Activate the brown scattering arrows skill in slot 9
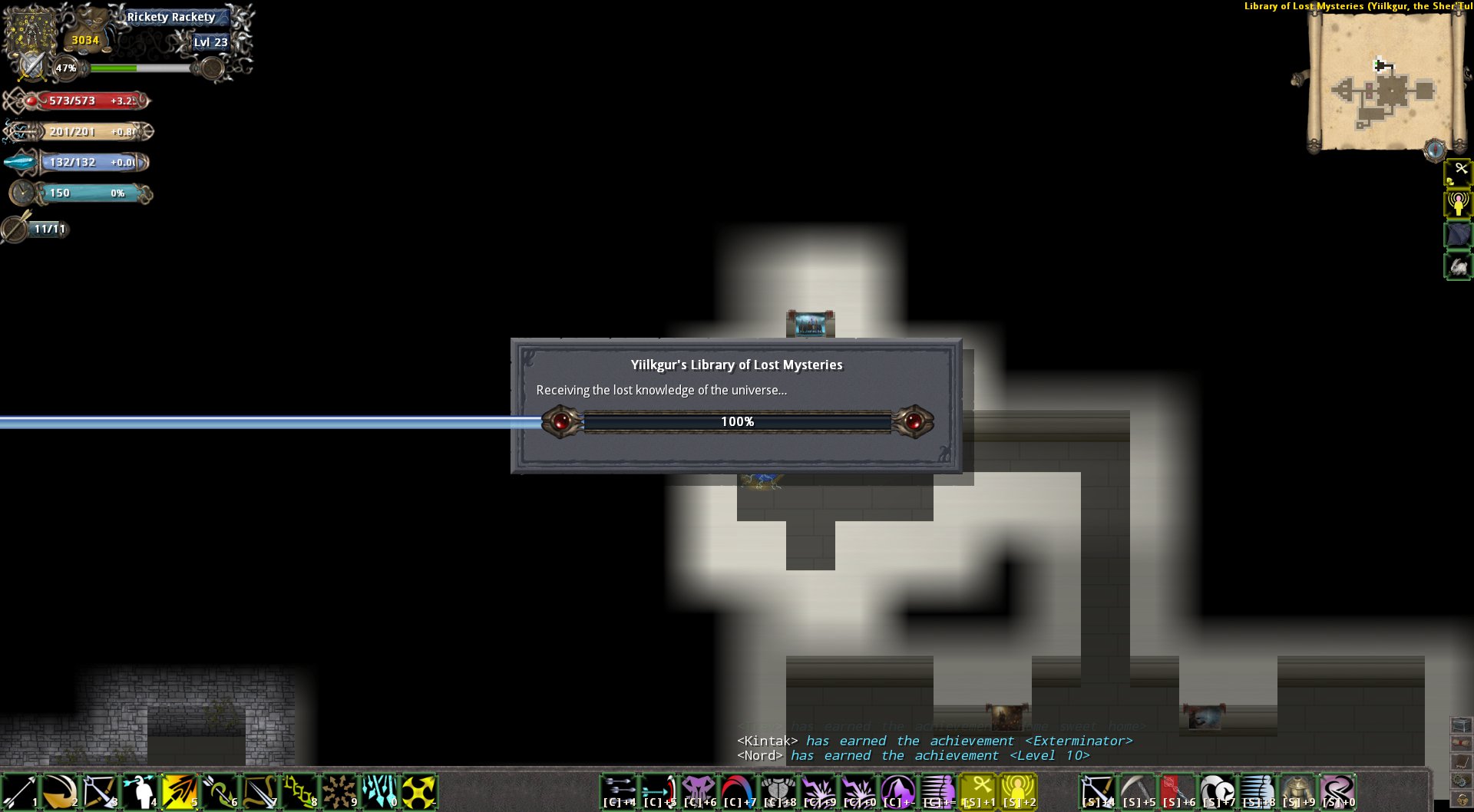Image resolution: width=1474 pixels, height=812 pixels. (339, 792)
